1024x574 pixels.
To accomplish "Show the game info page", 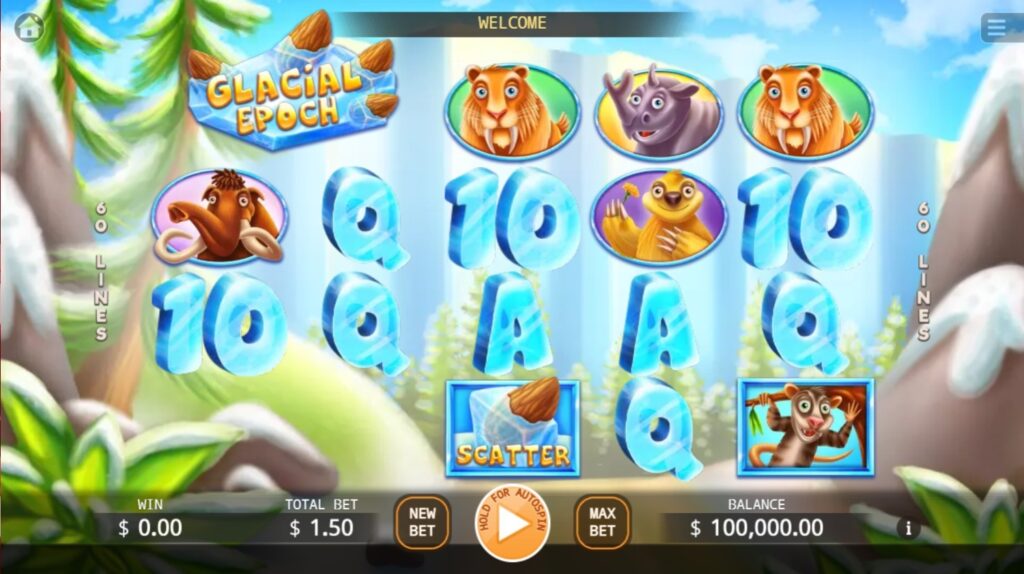I will pyautogui.click(x=908, y=528).
